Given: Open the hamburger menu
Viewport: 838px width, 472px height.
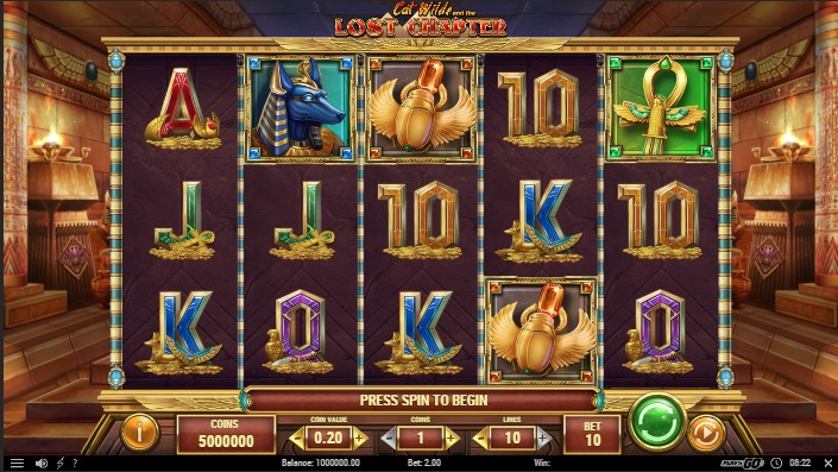Looking at the screenshot, I should coord(16,464).
